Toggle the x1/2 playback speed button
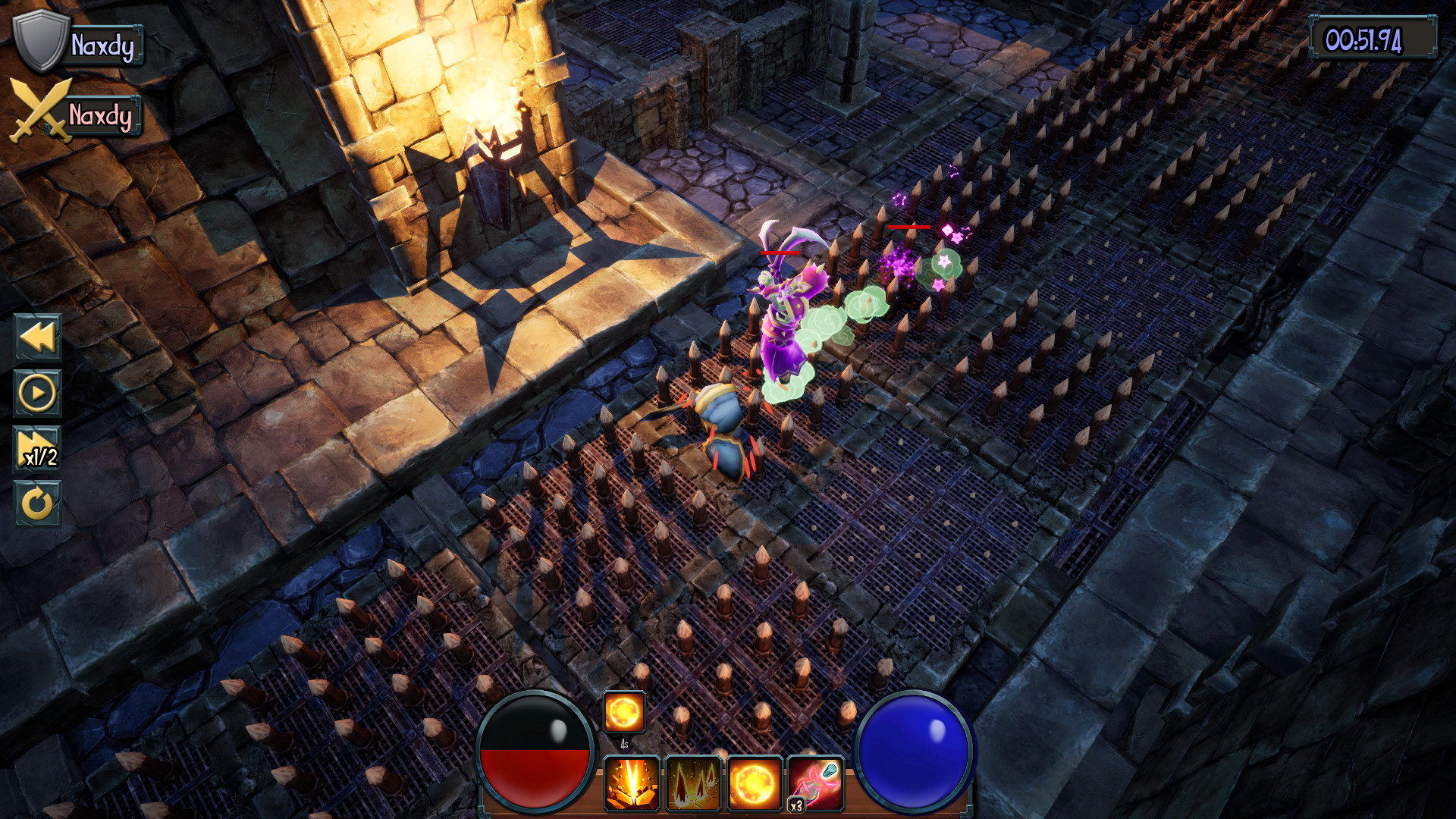The height and width of the screenshot is (819, 1456). (37, 449)
